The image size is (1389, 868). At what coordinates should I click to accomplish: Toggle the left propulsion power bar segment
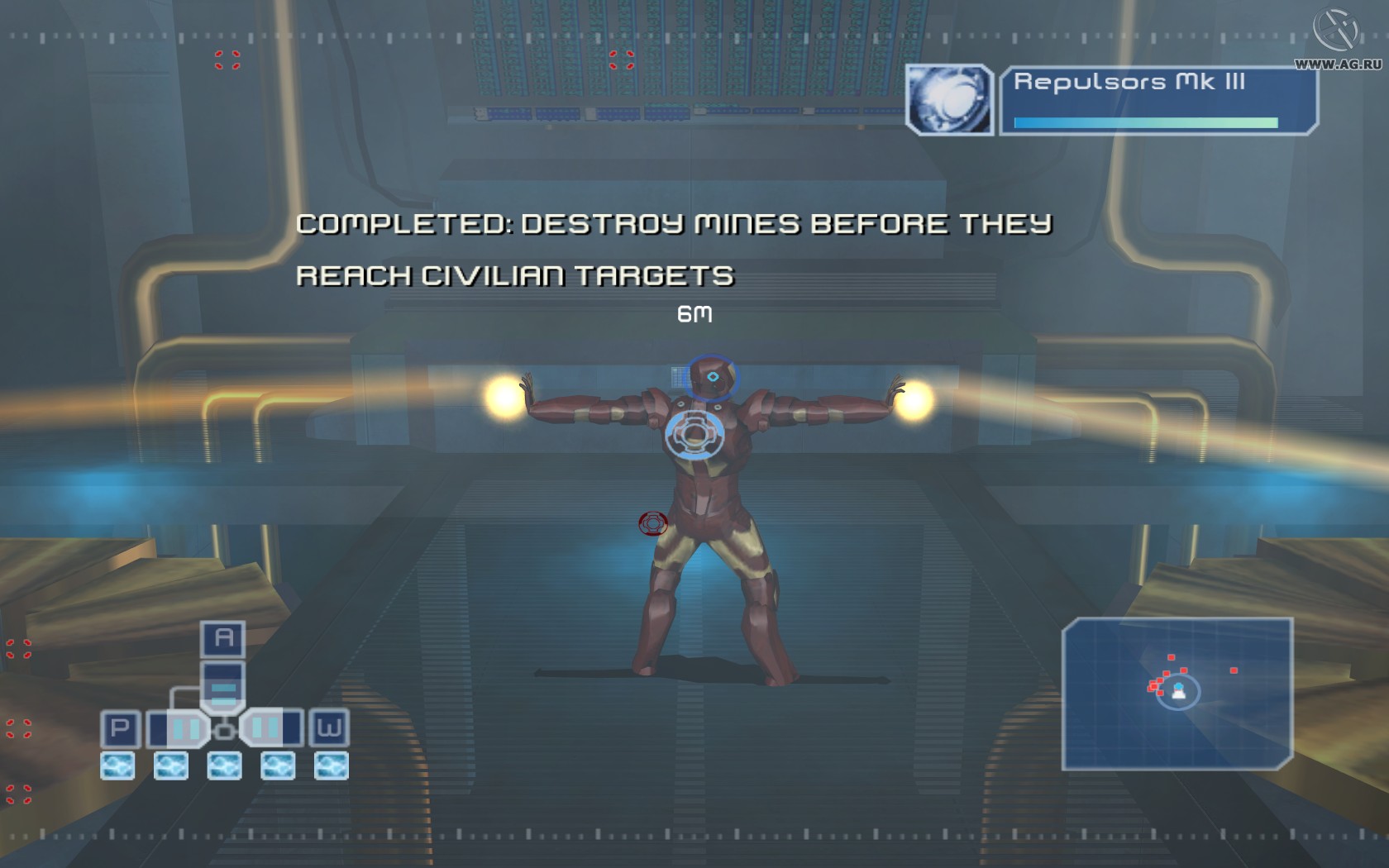(x=184, y=729)
